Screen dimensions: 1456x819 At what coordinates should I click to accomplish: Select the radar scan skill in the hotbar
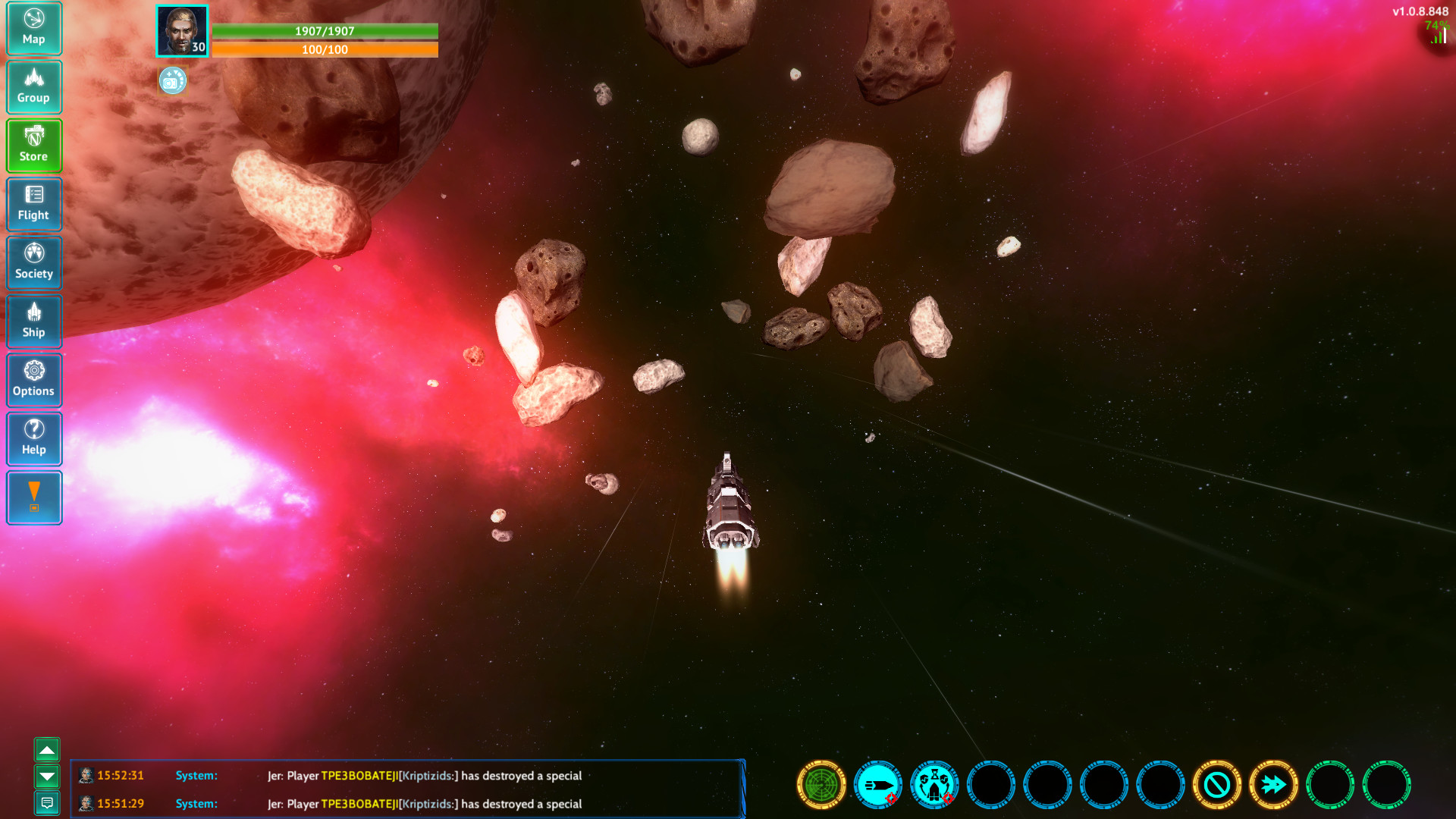click(x=820, y=786)
